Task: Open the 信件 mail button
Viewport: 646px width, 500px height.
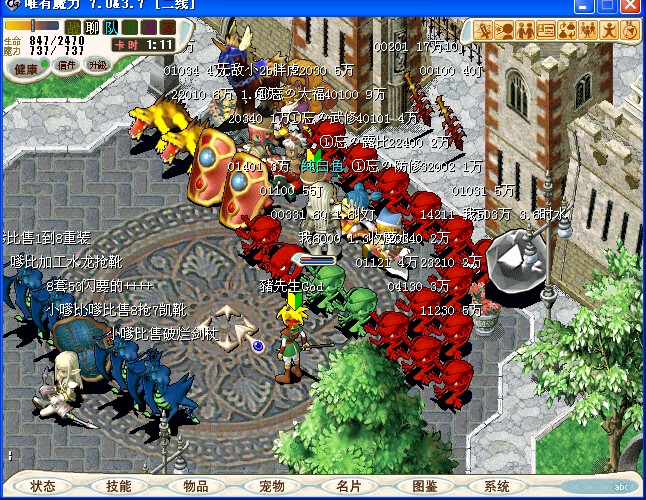Action: pos(67,65)
